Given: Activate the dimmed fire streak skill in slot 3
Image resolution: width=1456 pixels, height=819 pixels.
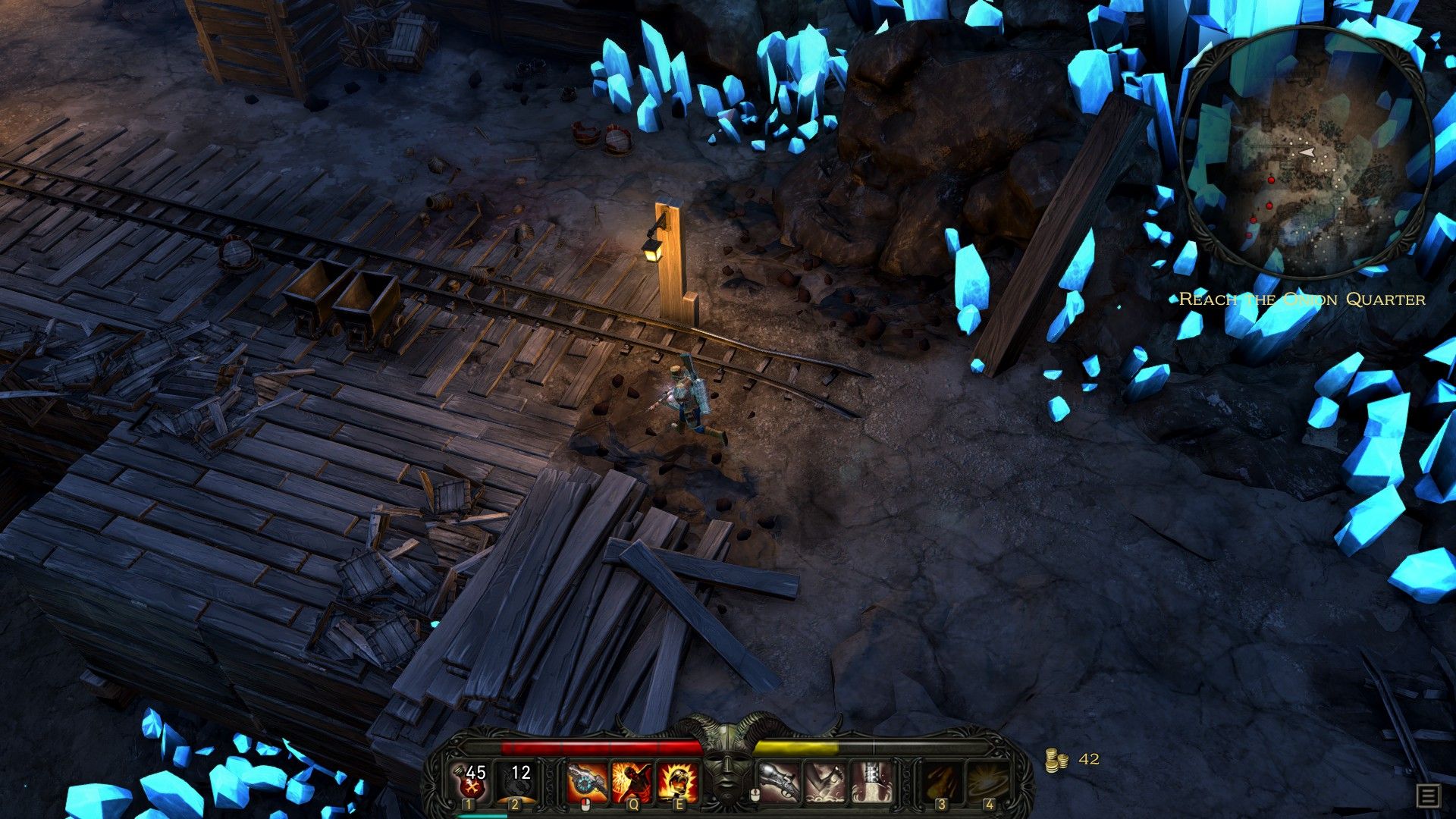Looking at the screenshot, I should 943,783.
